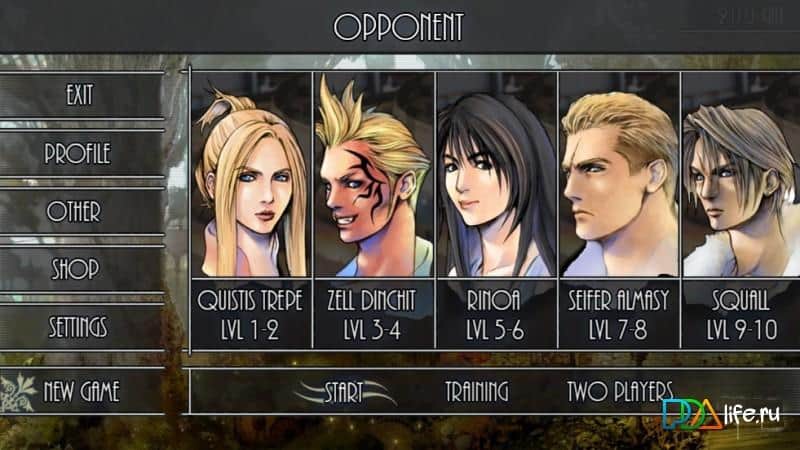Select Seifer Almasy opponent card
The height and width of the screenshot is (450, 800).
pos(619,210)
